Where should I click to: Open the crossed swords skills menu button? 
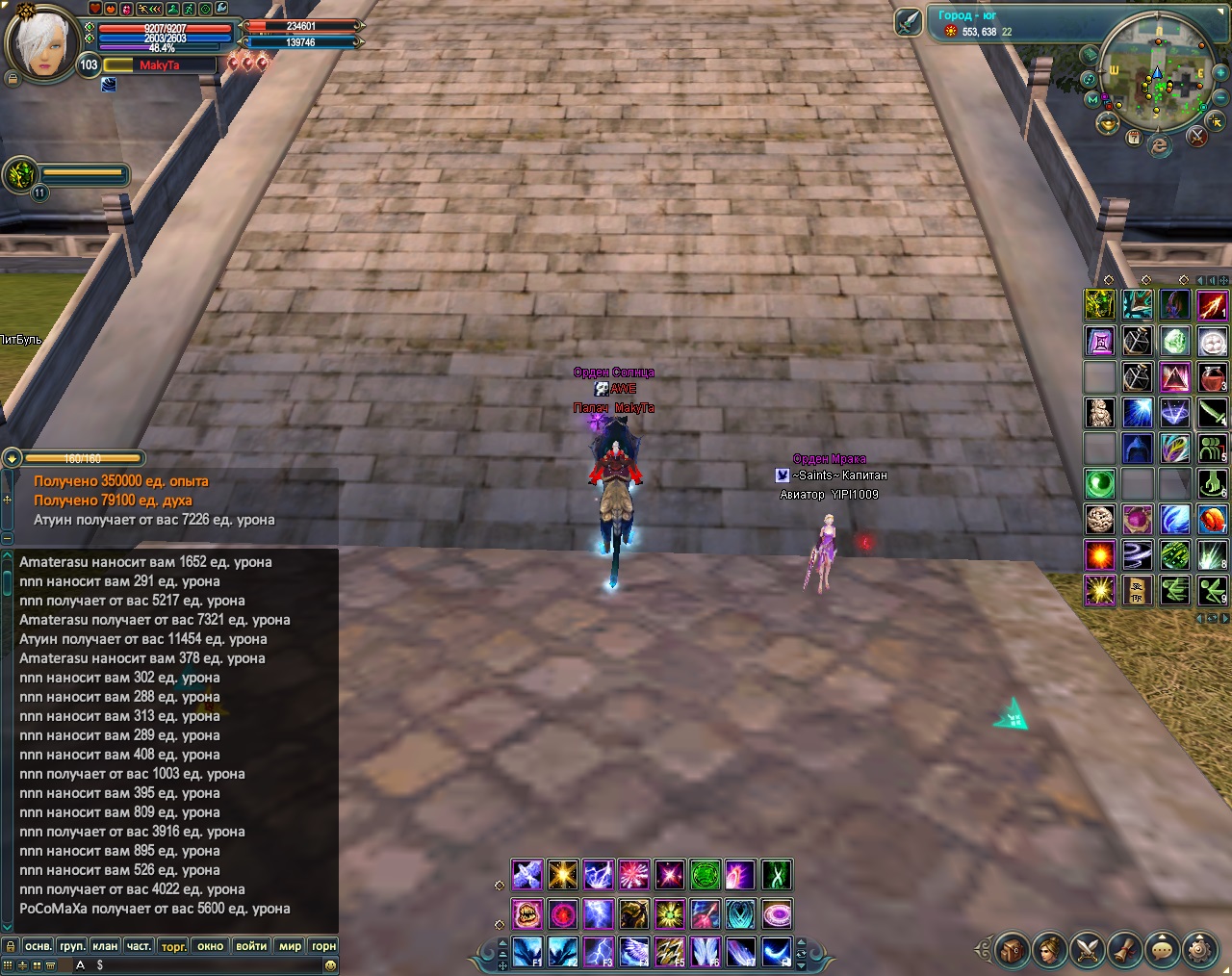(x=1088, y=949)
